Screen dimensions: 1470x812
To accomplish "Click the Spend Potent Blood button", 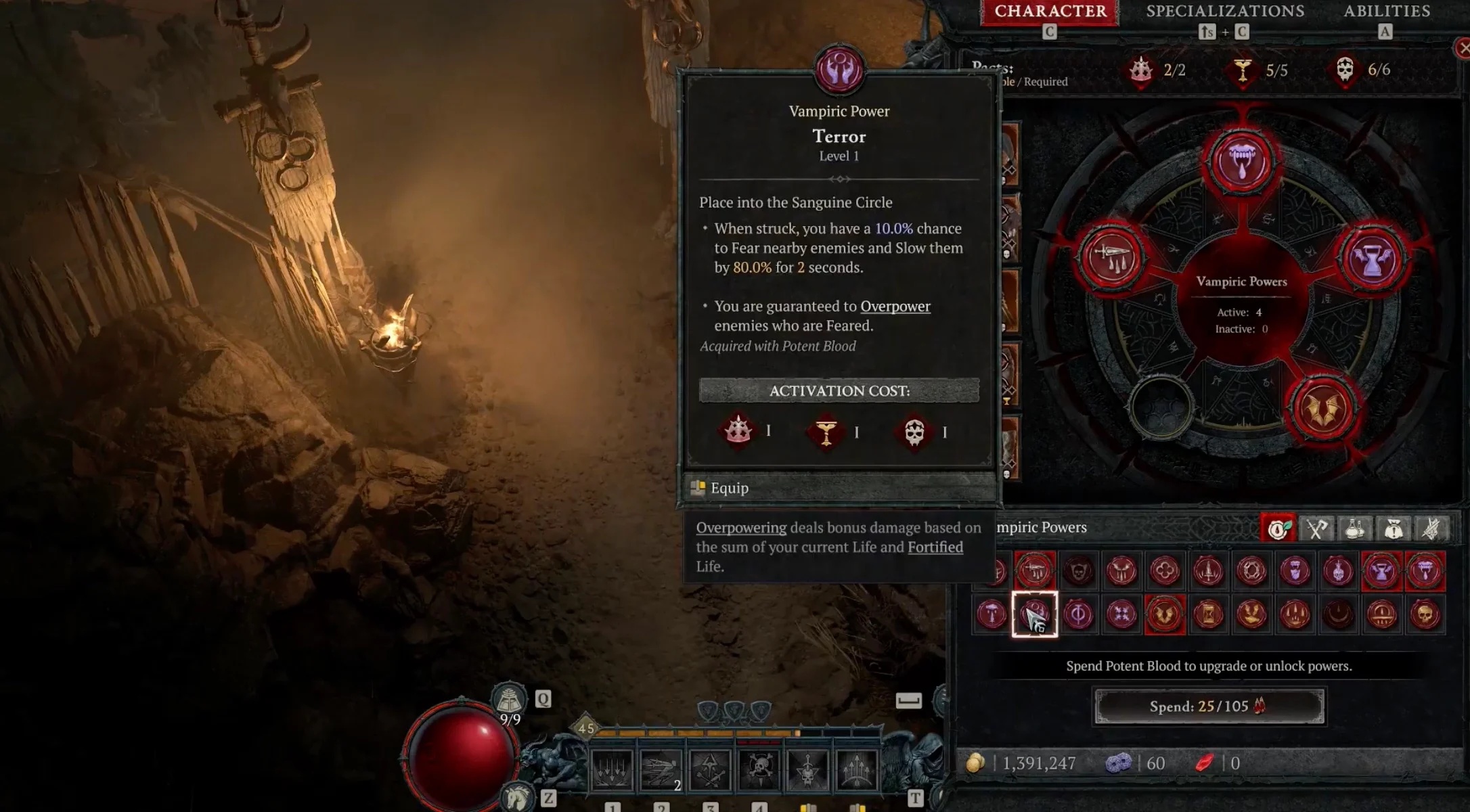I will click(1209, 706).
